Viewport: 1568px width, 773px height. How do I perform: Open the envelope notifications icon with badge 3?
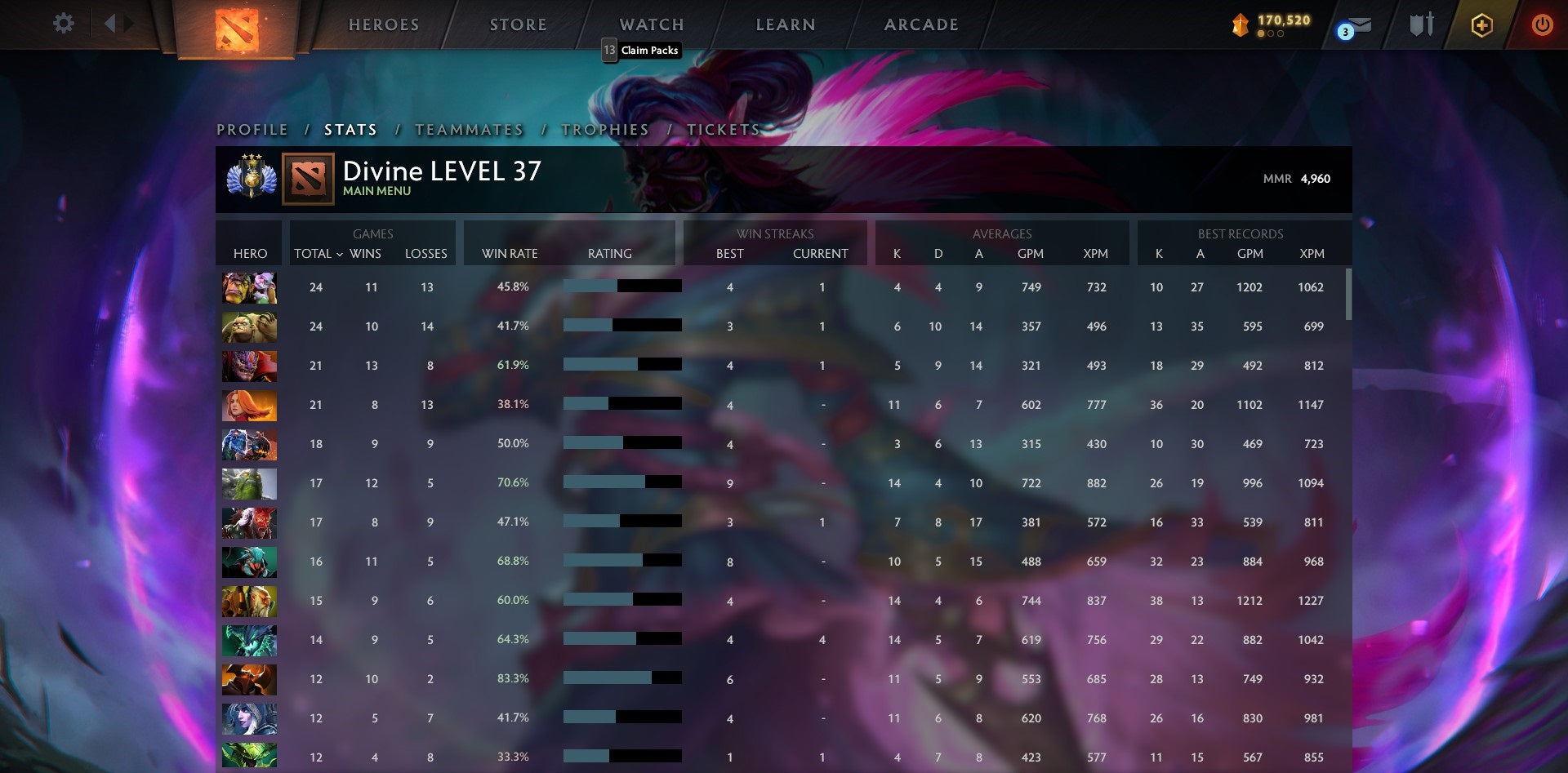pos(1352,24)
